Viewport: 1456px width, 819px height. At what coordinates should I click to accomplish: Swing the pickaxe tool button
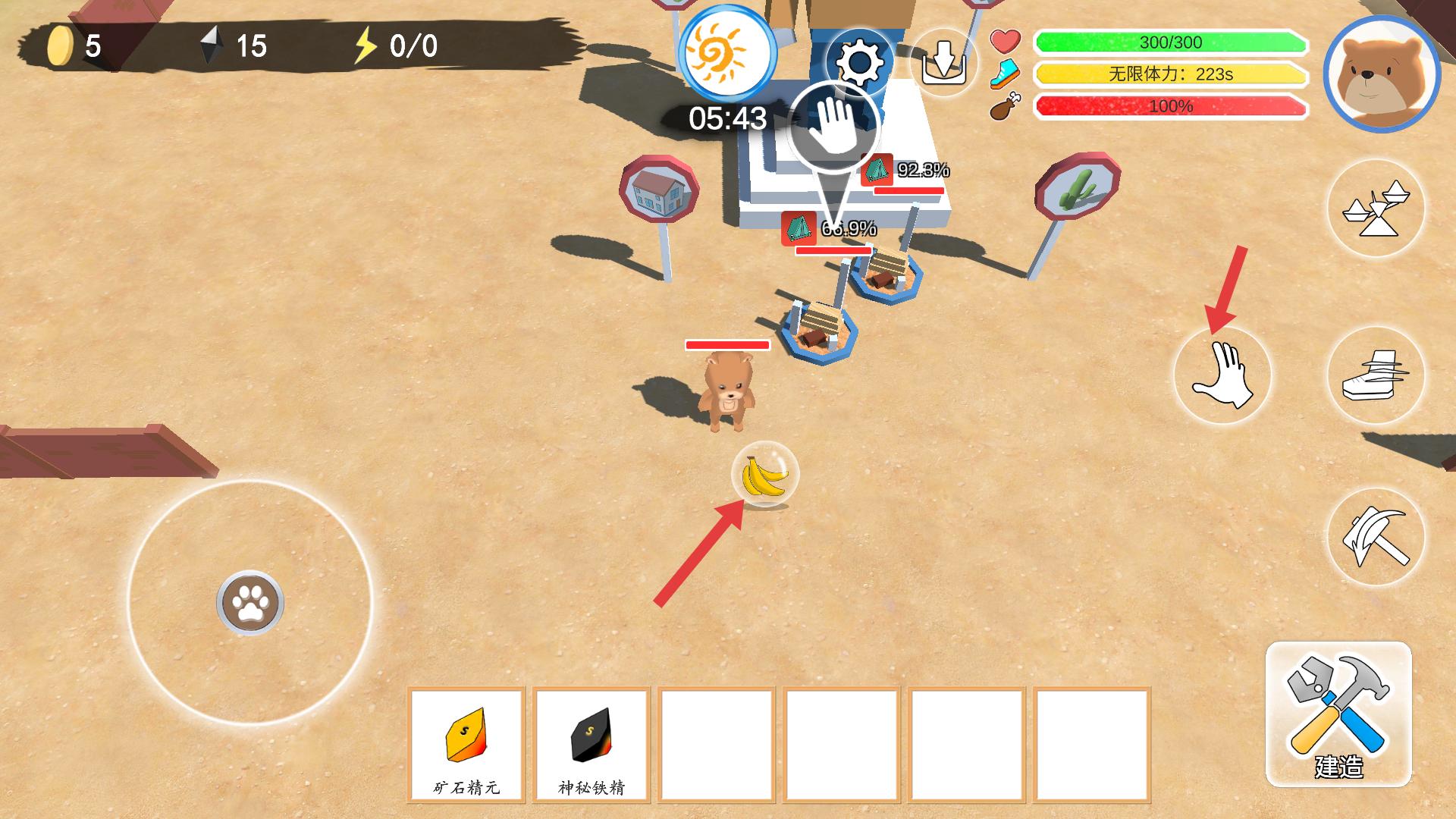[1375, 537]
